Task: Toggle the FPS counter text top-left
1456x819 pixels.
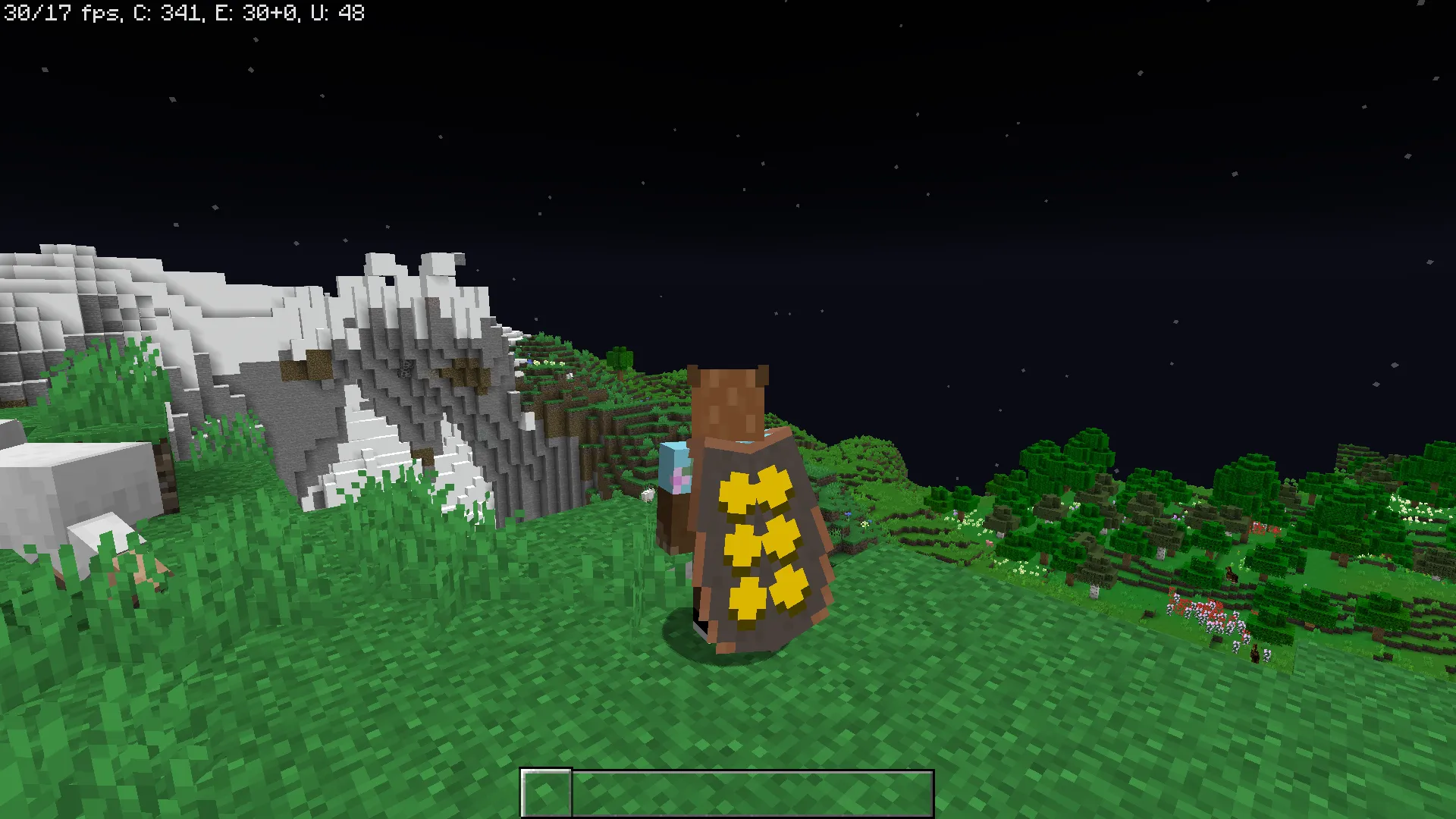Action: point(61,13)
